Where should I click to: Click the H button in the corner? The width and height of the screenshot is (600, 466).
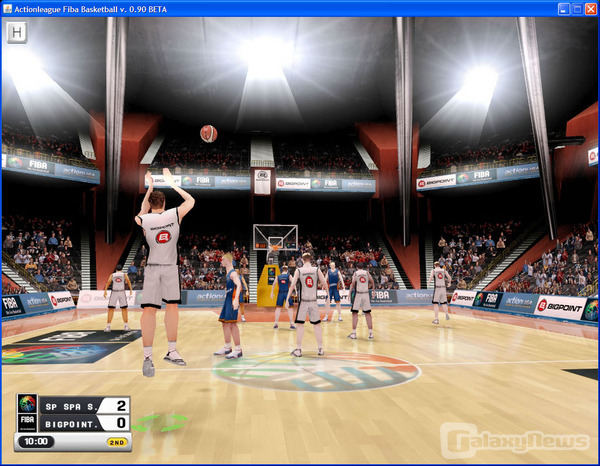point(16,33)
